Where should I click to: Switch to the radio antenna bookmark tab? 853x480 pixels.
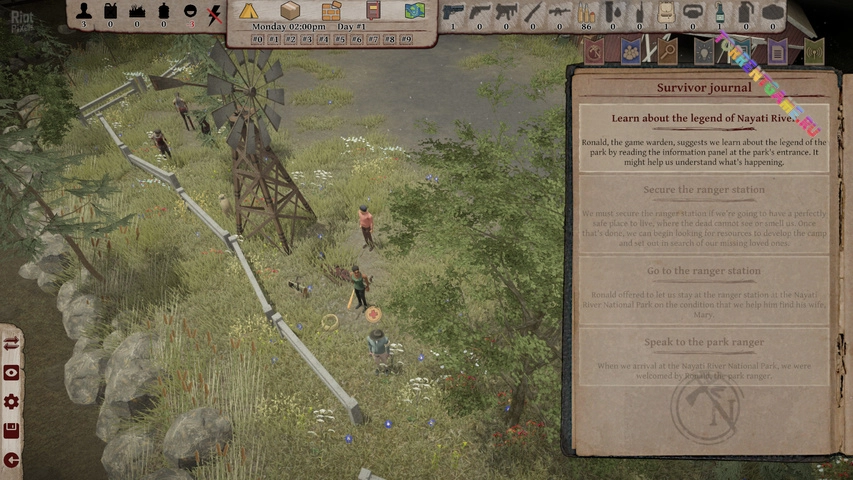814,50
